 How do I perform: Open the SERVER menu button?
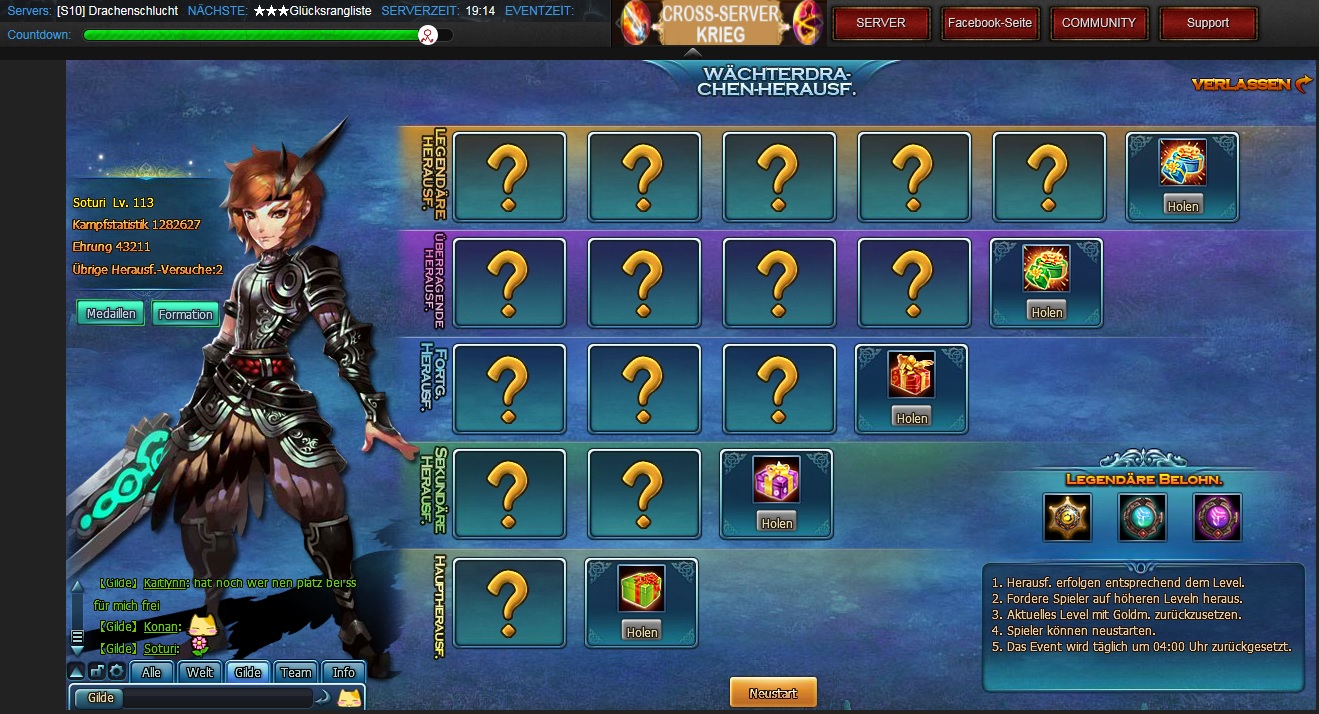[881, 23]
